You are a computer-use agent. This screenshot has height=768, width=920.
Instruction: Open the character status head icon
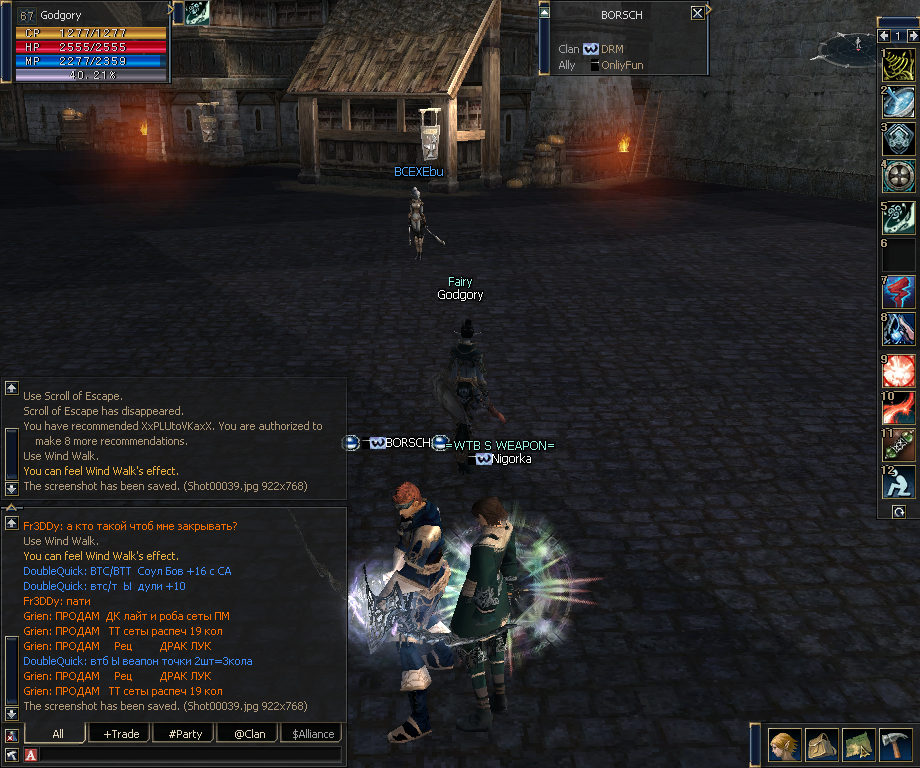point(783,745)
